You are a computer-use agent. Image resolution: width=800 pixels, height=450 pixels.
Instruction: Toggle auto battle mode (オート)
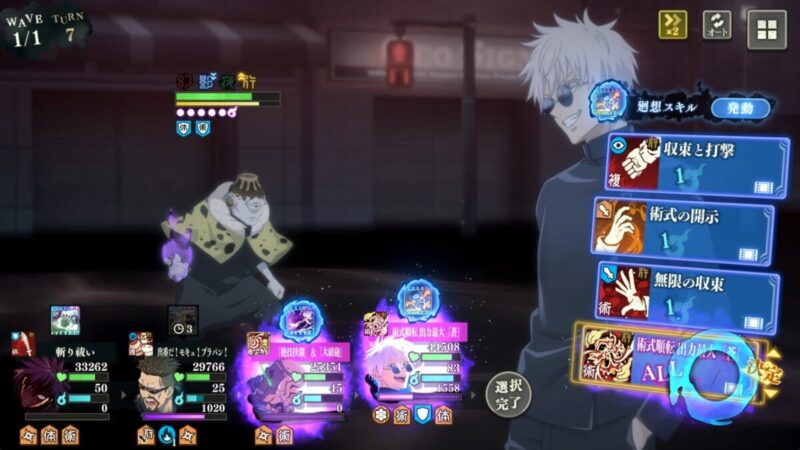(717, 26)
